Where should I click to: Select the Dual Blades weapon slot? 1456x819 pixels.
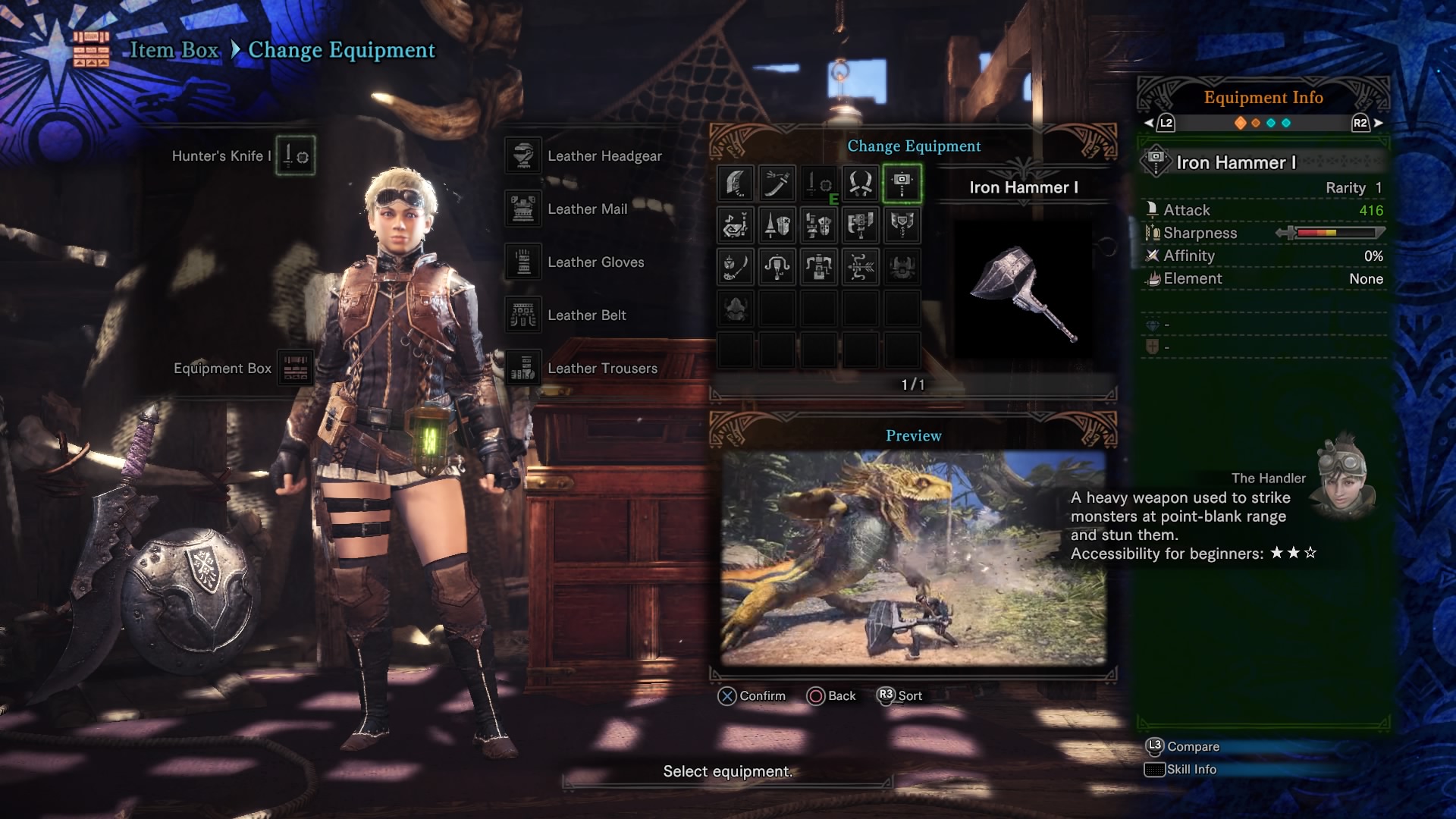coord(861,184)
